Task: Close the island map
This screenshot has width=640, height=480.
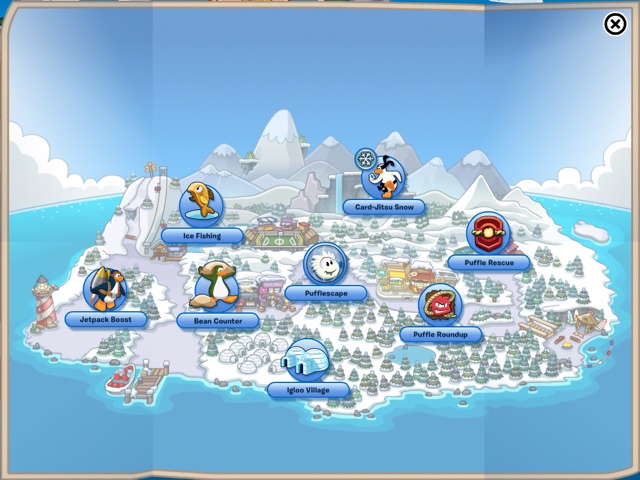Action: (616, 24)
